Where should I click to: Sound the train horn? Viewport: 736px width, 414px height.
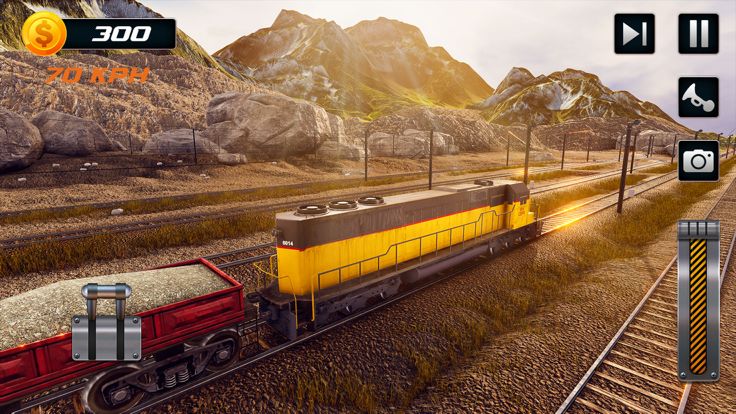698,97
